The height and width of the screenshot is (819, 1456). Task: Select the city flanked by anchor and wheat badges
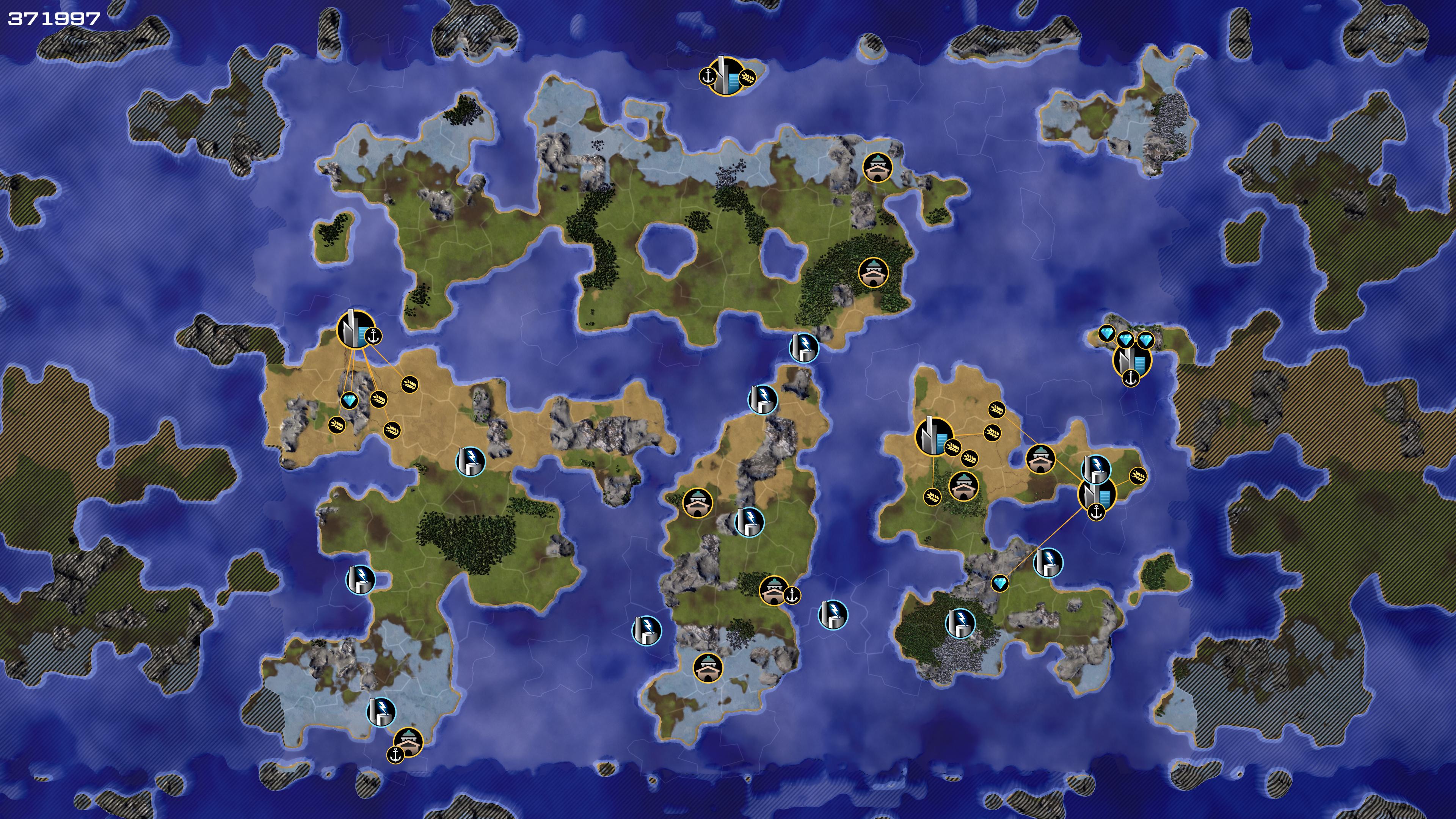point(726,76)
